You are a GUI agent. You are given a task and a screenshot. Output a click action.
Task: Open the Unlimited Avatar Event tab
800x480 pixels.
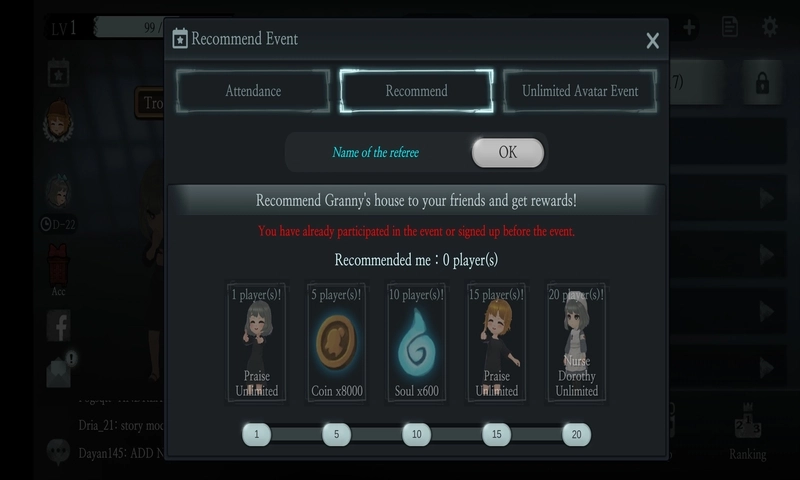click(580, 91)
